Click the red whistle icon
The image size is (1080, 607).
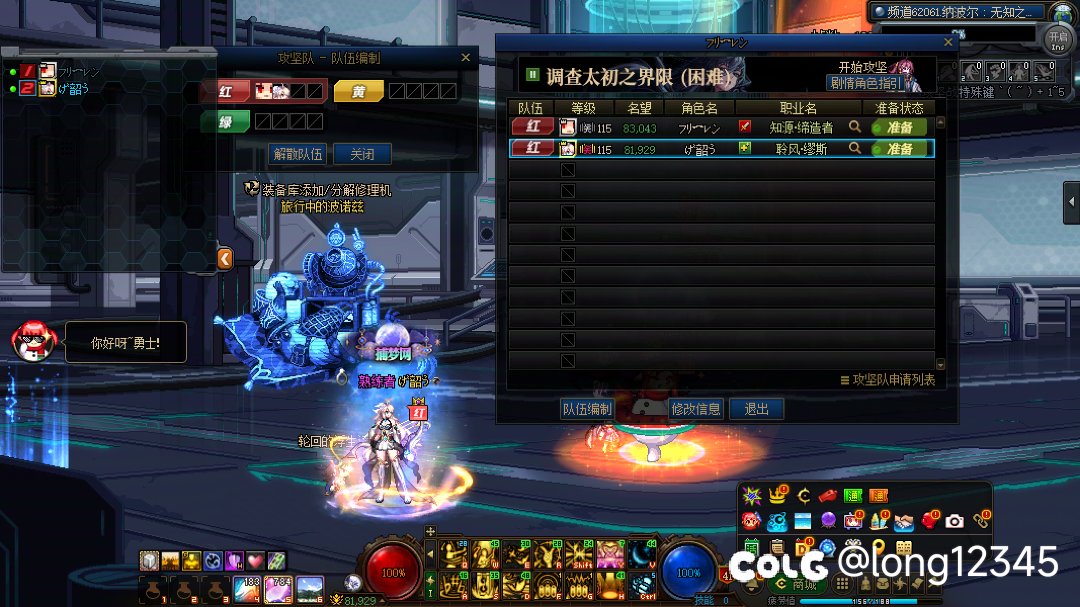tap(827, 495)
